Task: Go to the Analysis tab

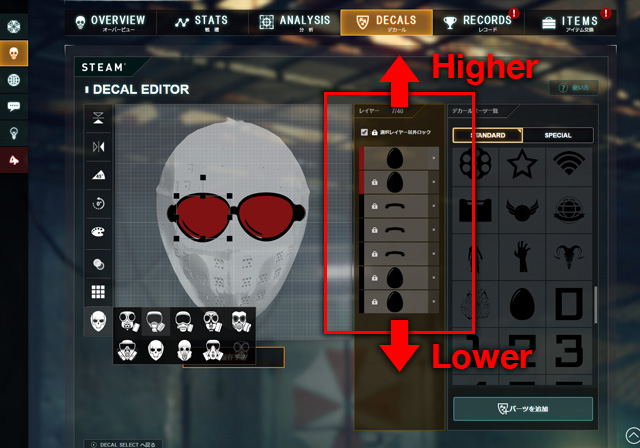Action: (x=295, y=22)
